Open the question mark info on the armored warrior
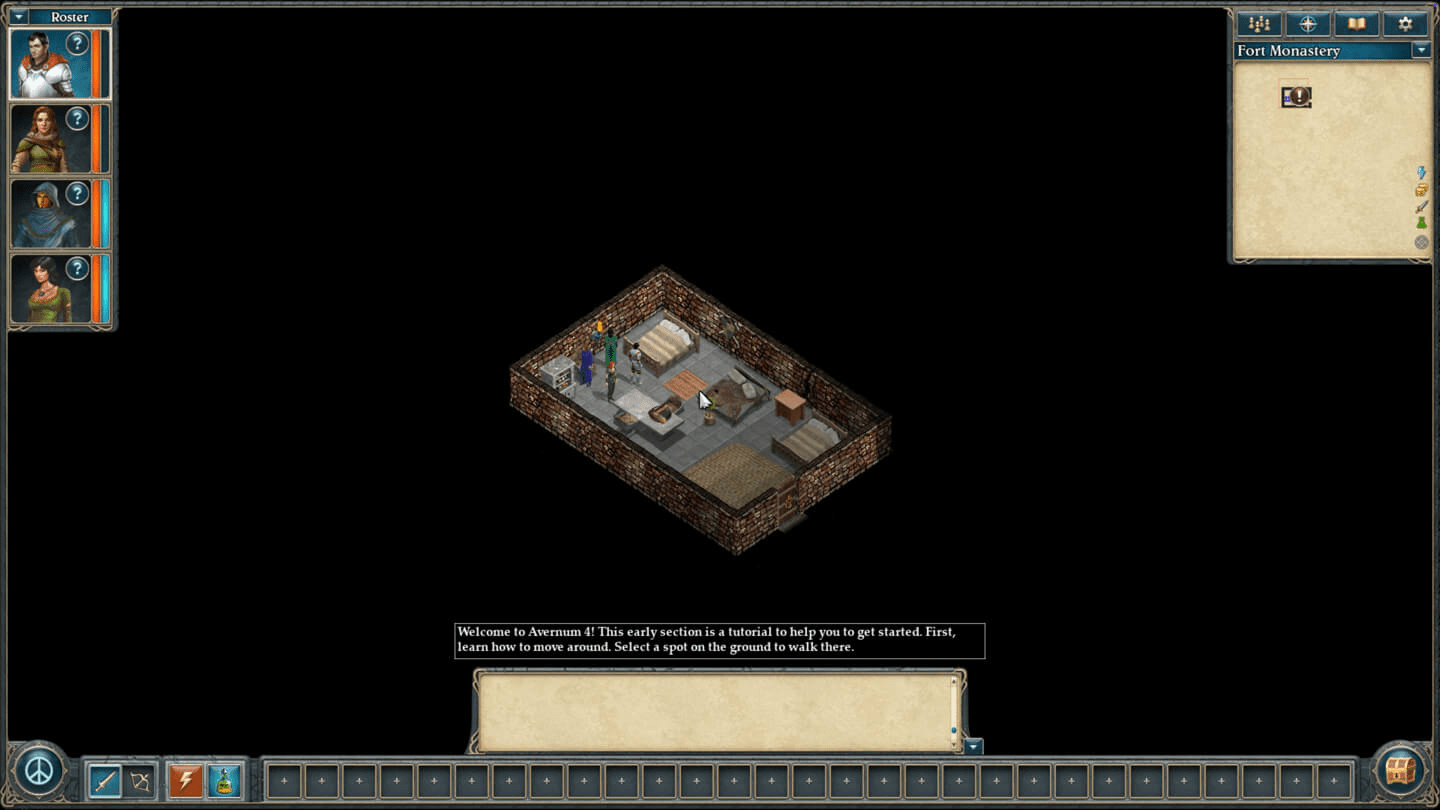Screen dimensions: 1440x810 tap(79, 43)
